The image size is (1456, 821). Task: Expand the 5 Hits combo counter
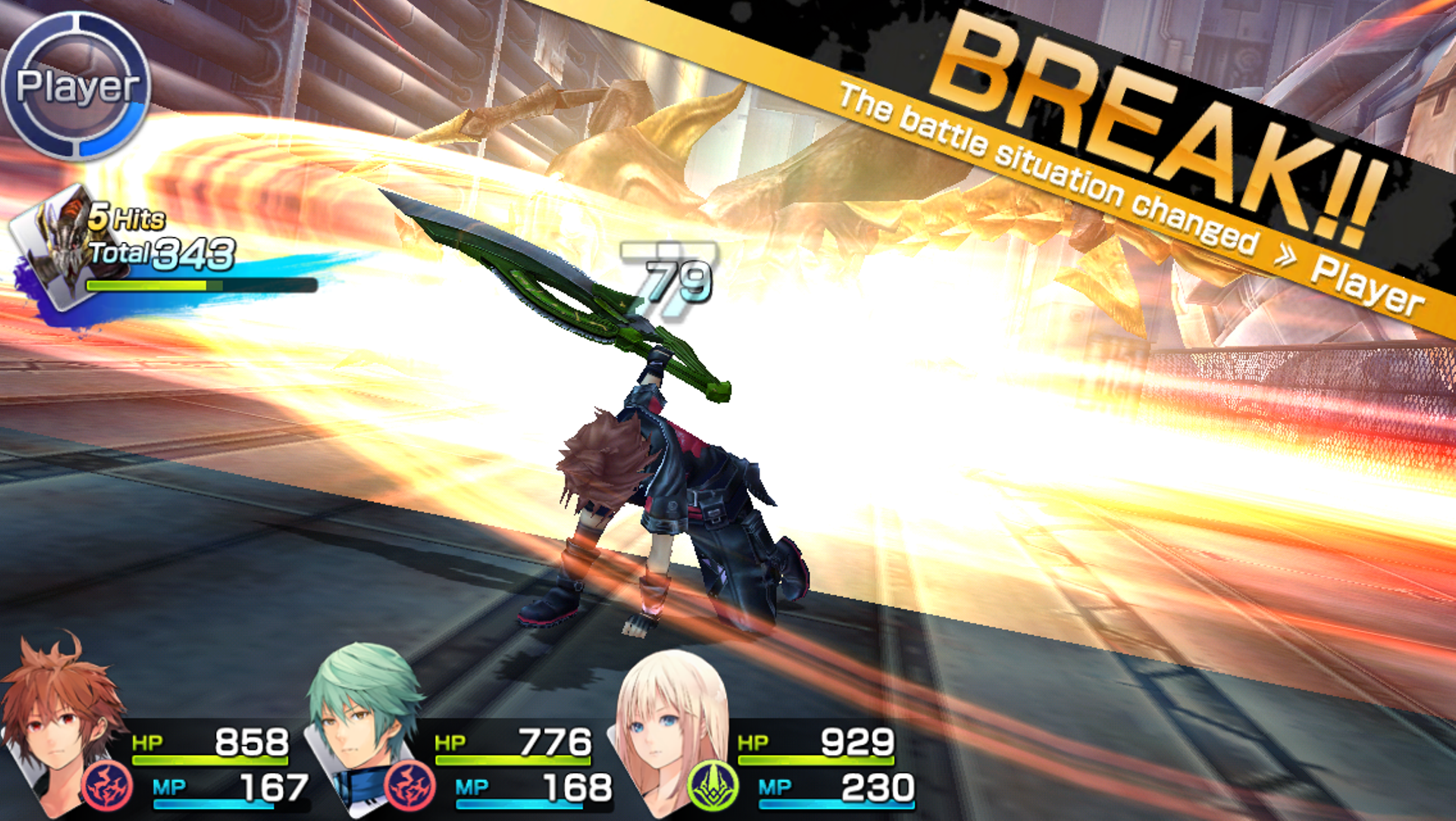pyautogui.click(x=125, y=219)
